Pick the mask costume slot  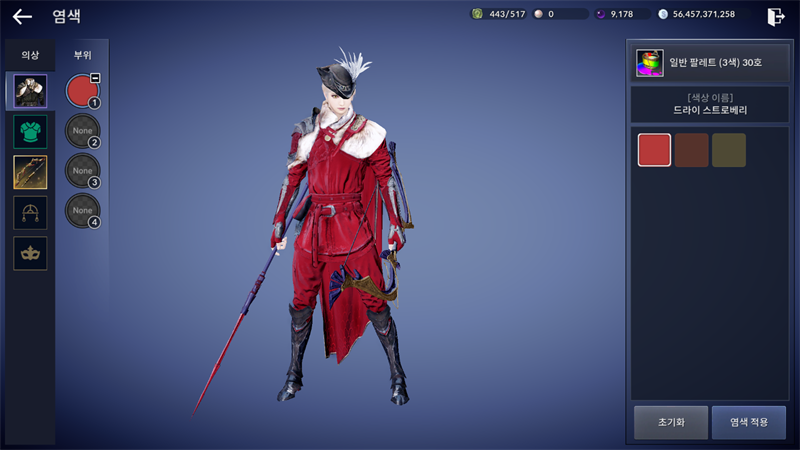point(29,252)
